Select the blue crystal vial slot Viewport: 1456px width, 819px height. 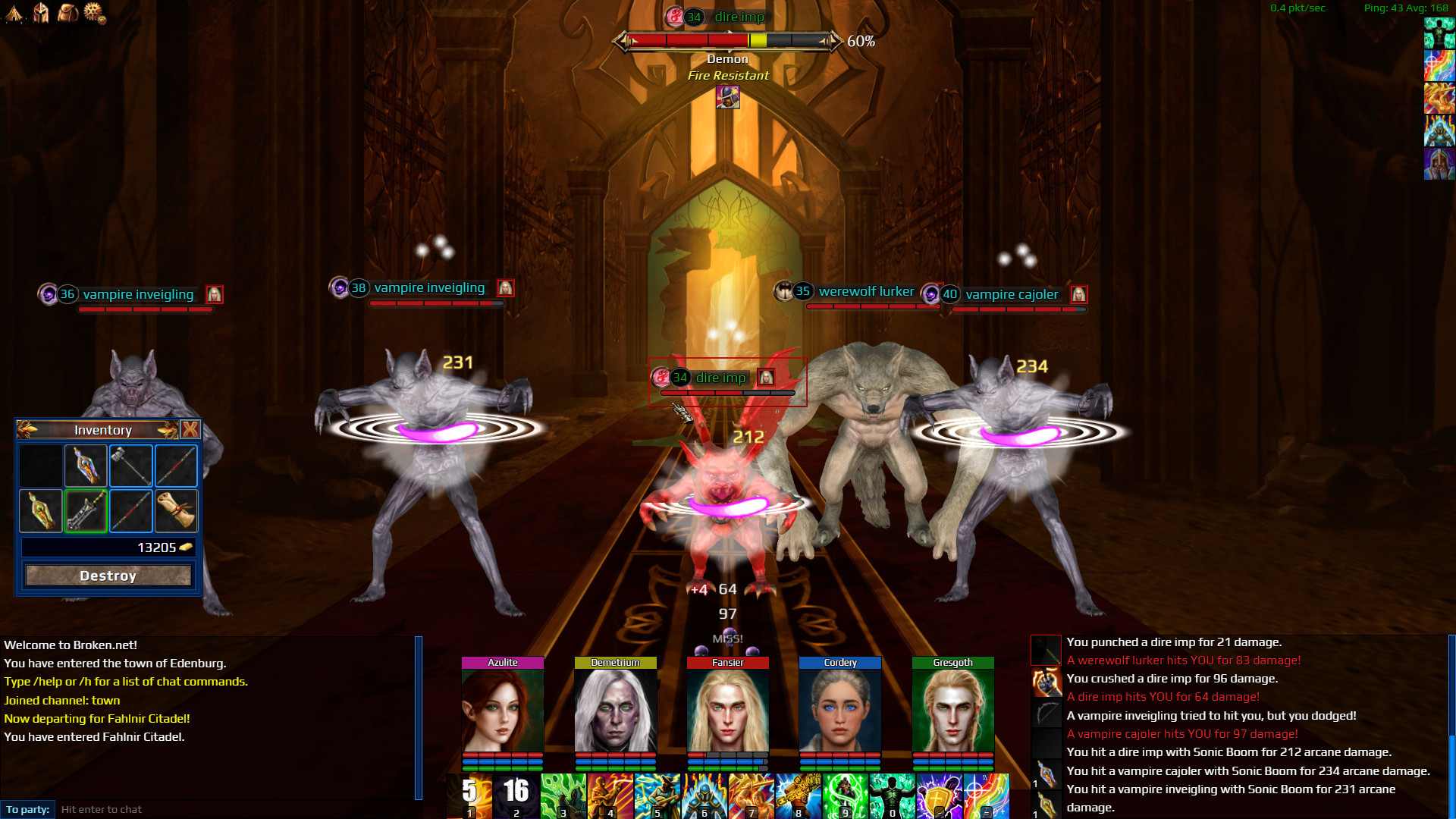coord(86,465)
